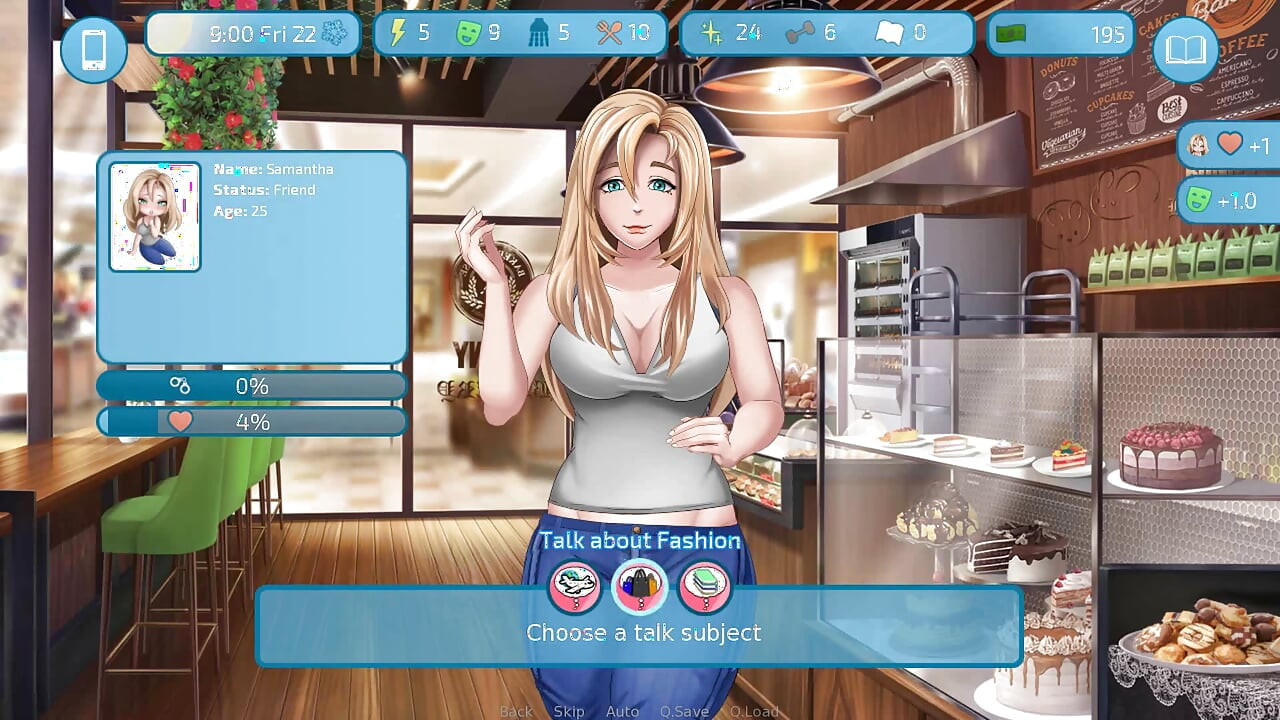The height and width of the screenshot is (720, 1280).
Task: Quick save with Q.Save
Action: tap(684, 711)
